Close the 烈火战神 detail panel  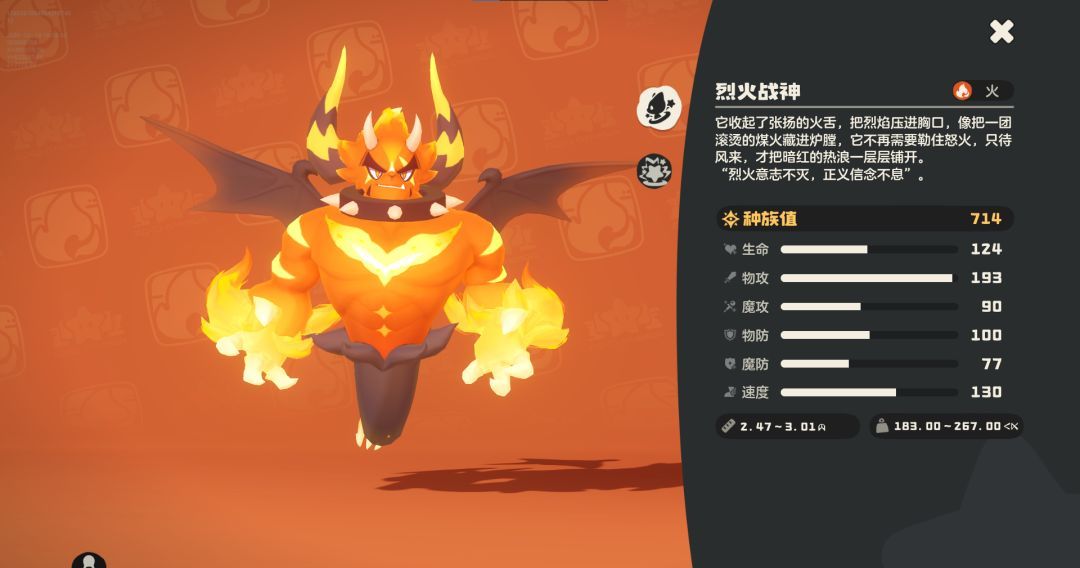(x=1001, y=32)
